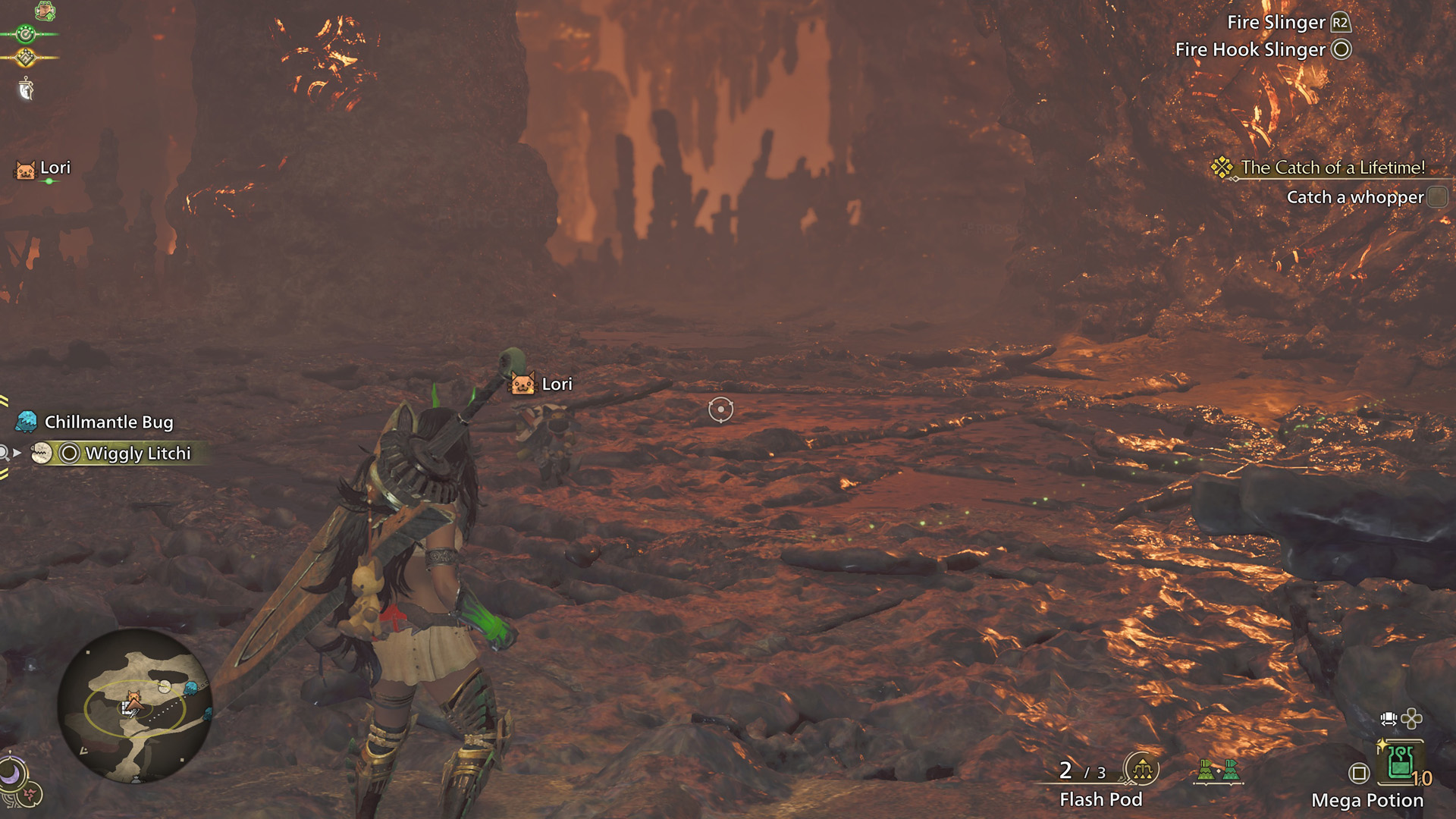Image resolution: width=1456 pixels, height=819 pixels.
Task: Tick the Catch a whopper objective box
Action: 1436,197
